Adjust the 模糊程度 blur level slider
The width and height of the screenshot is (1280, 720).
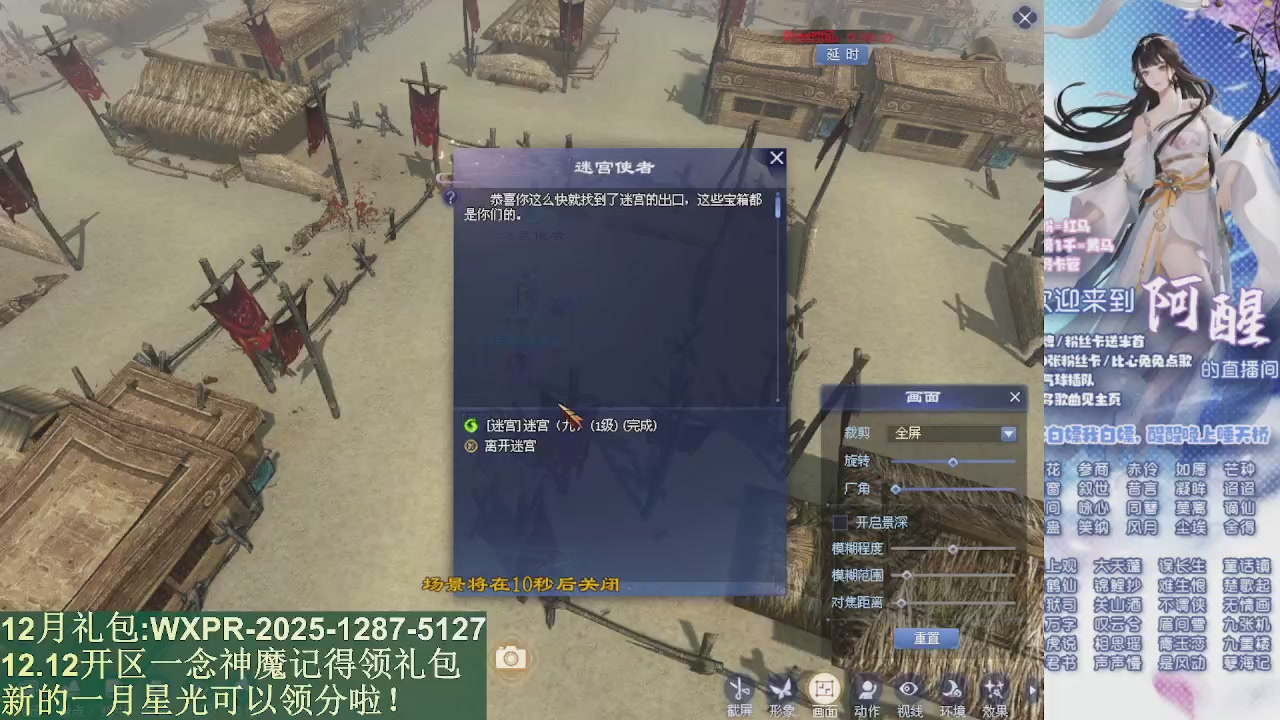click(x=953, y=548)
